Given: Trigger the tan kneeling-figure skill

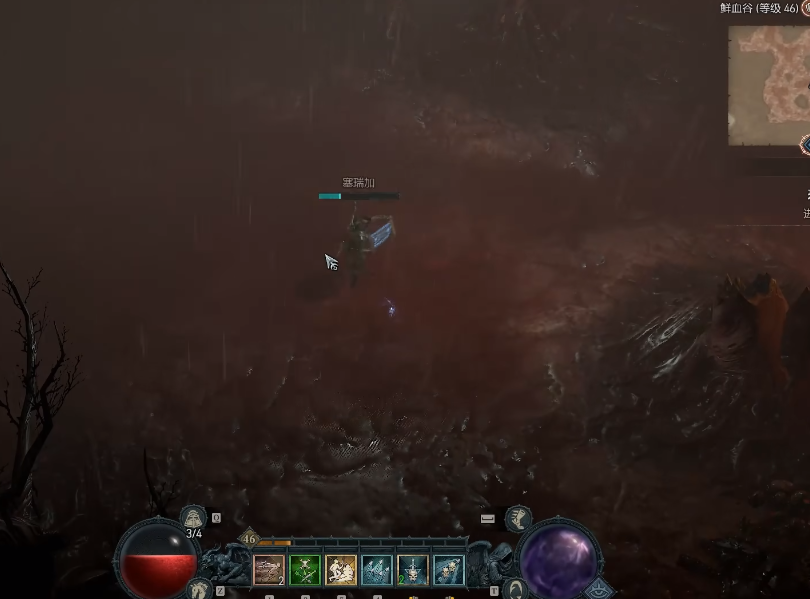Looking at the screenshot, I should tap(341, 570).
